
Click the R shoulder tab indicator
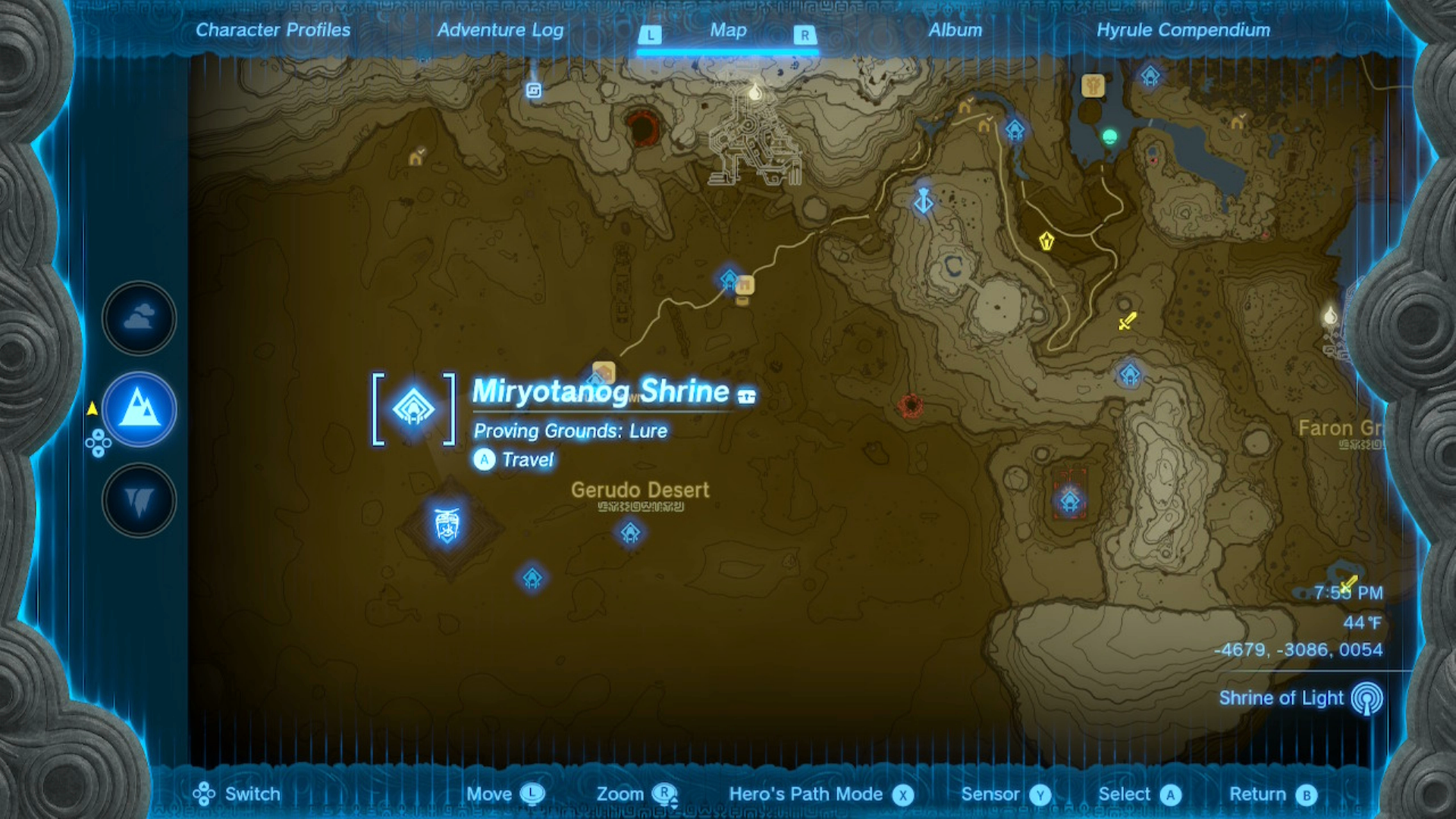pyautogui.click(x=803, y=34)
